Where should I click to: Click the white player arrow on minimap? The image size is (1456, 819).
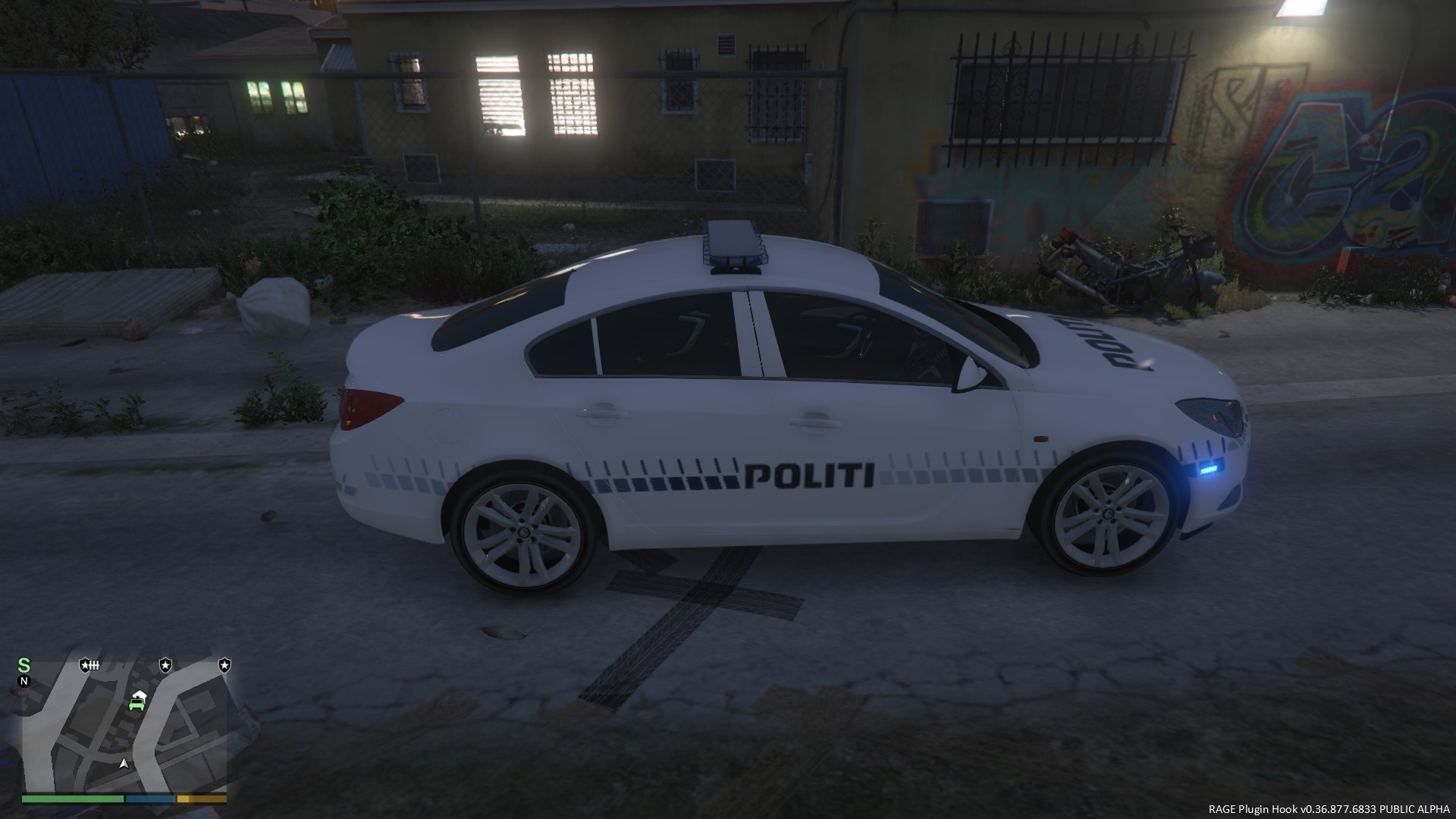coord(124,763)
